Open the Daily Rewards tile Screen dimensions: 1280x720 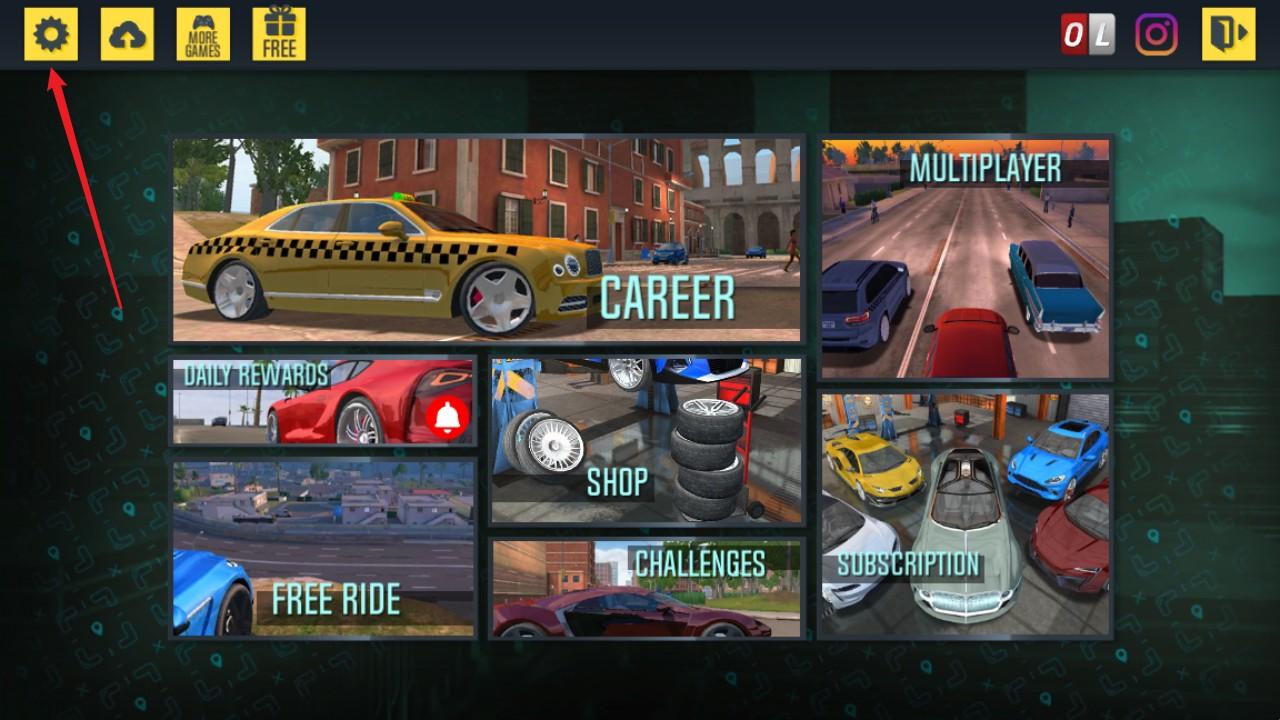(x=322, y=402)
